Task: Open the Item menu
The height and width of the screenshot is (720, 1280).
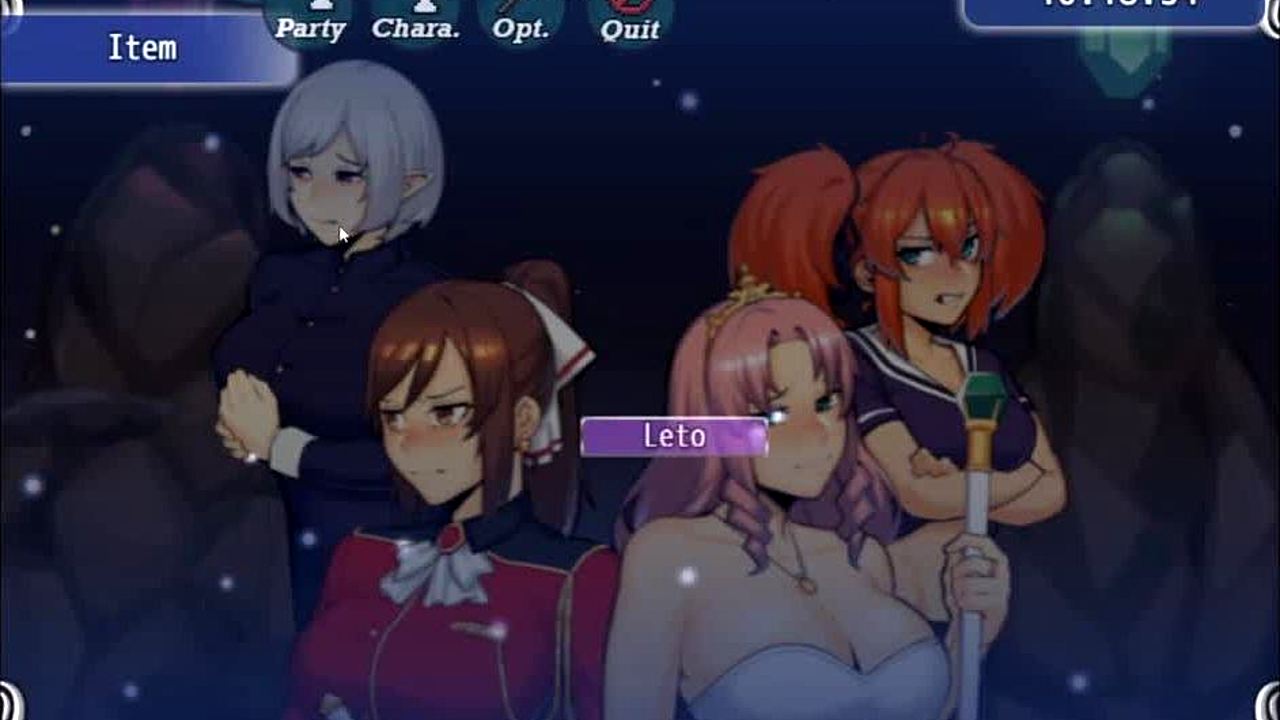Action: (143, 49)
